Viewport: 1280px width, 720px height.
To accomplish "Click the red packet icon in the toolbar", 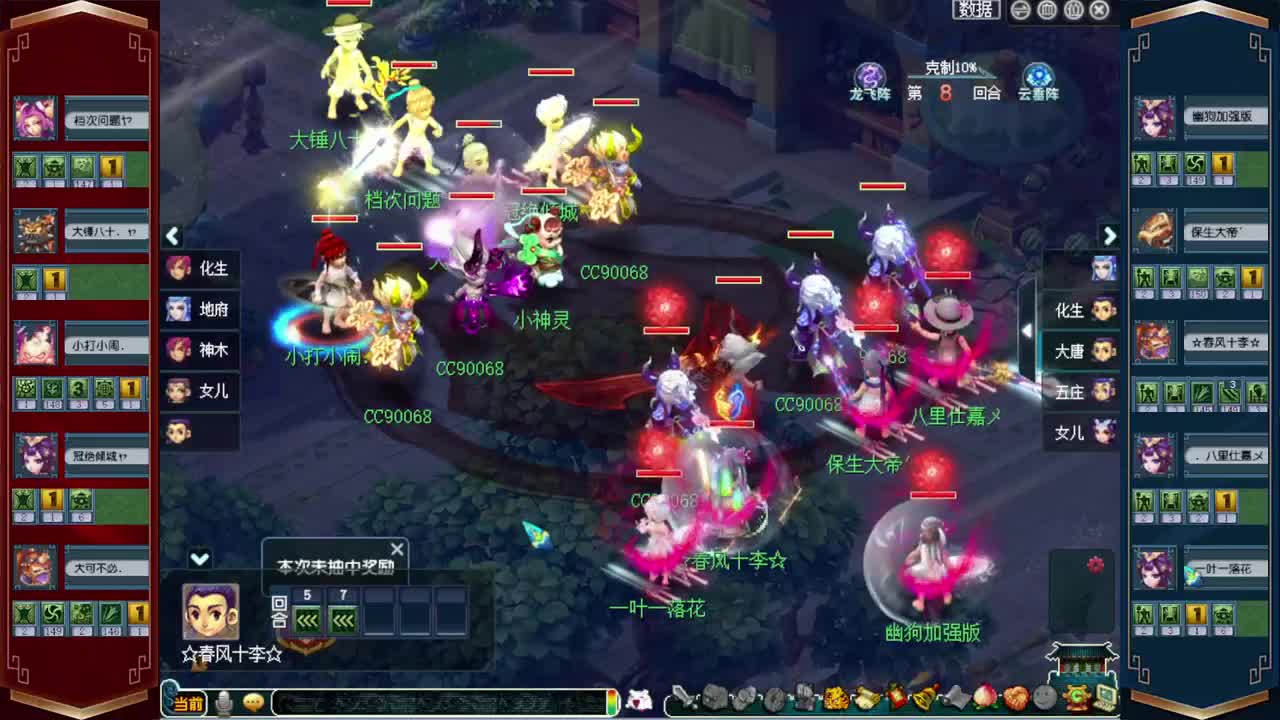I will coord(893,698).
